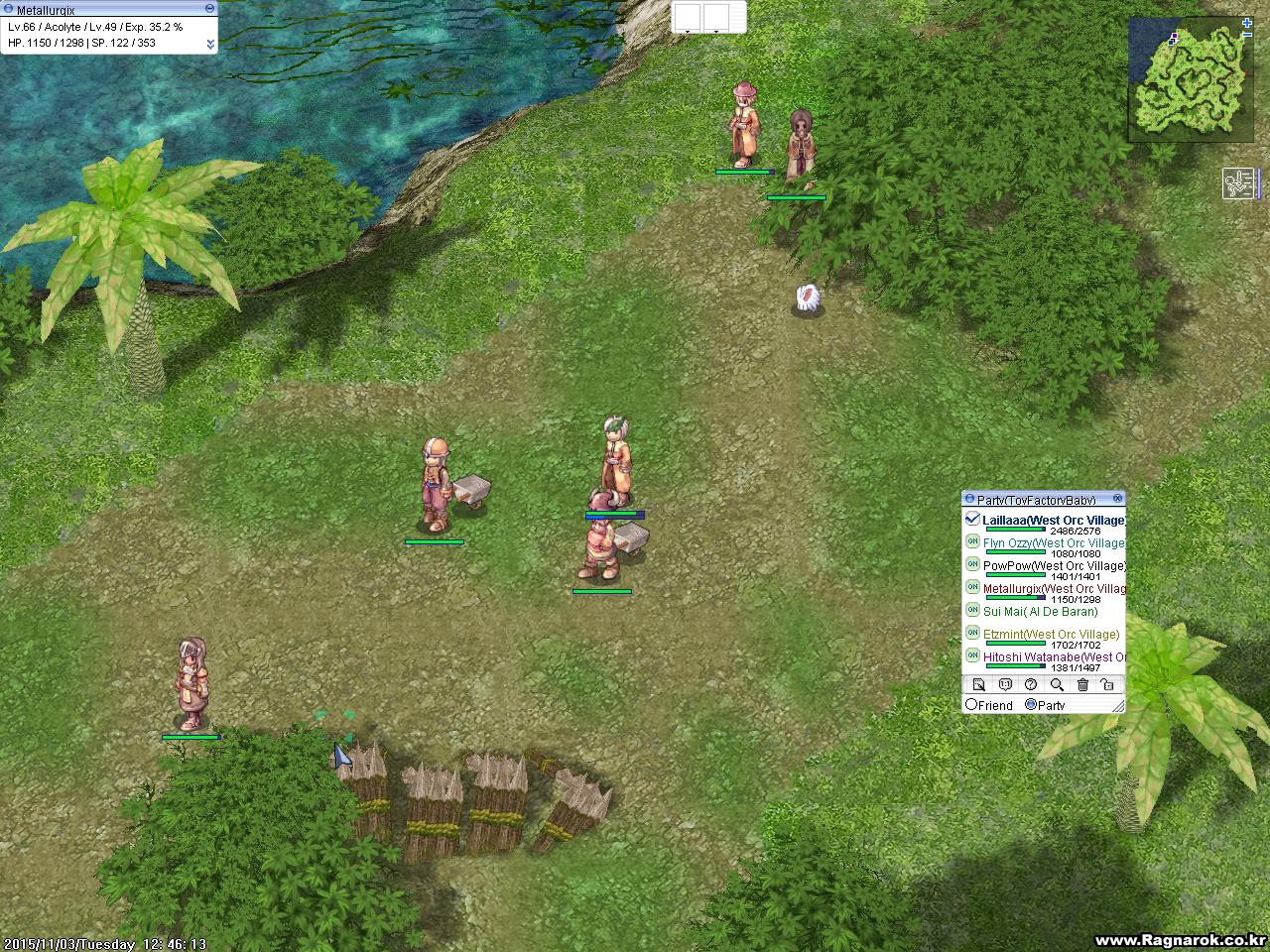Toggle the ON indicator beside PowPow
The image size is (1270, 952).
pyautogui.click(x=972, y=565)
